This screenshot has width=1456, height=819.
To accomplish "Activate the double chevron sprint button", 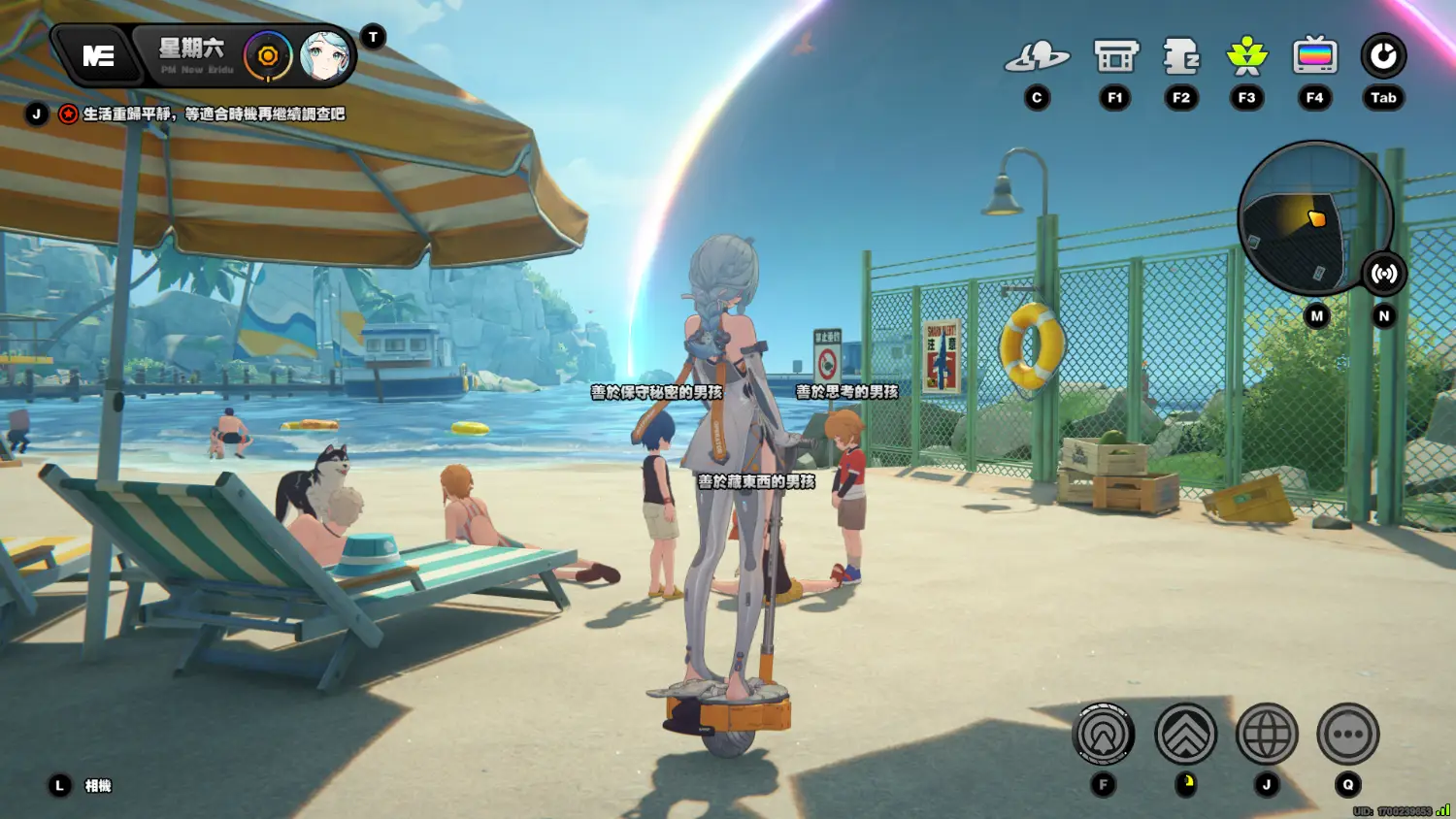I will 1185,735.
